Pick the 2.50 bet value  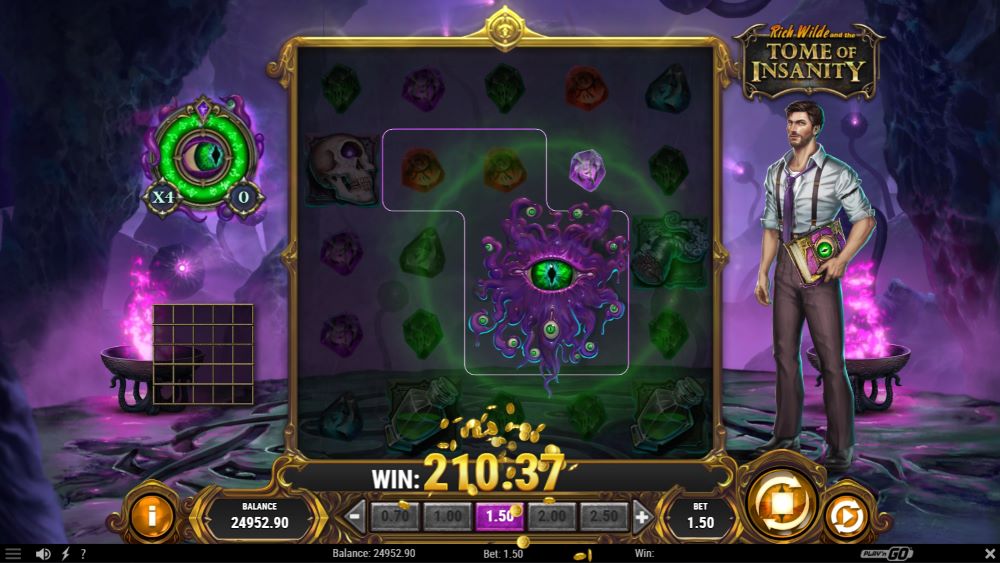click(x=603, y=516)
